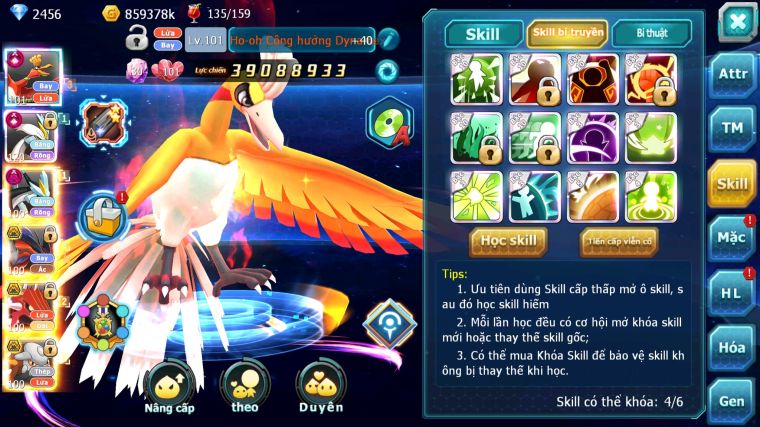Open Nâng cấp upgrade option

[x=169, y=388]
